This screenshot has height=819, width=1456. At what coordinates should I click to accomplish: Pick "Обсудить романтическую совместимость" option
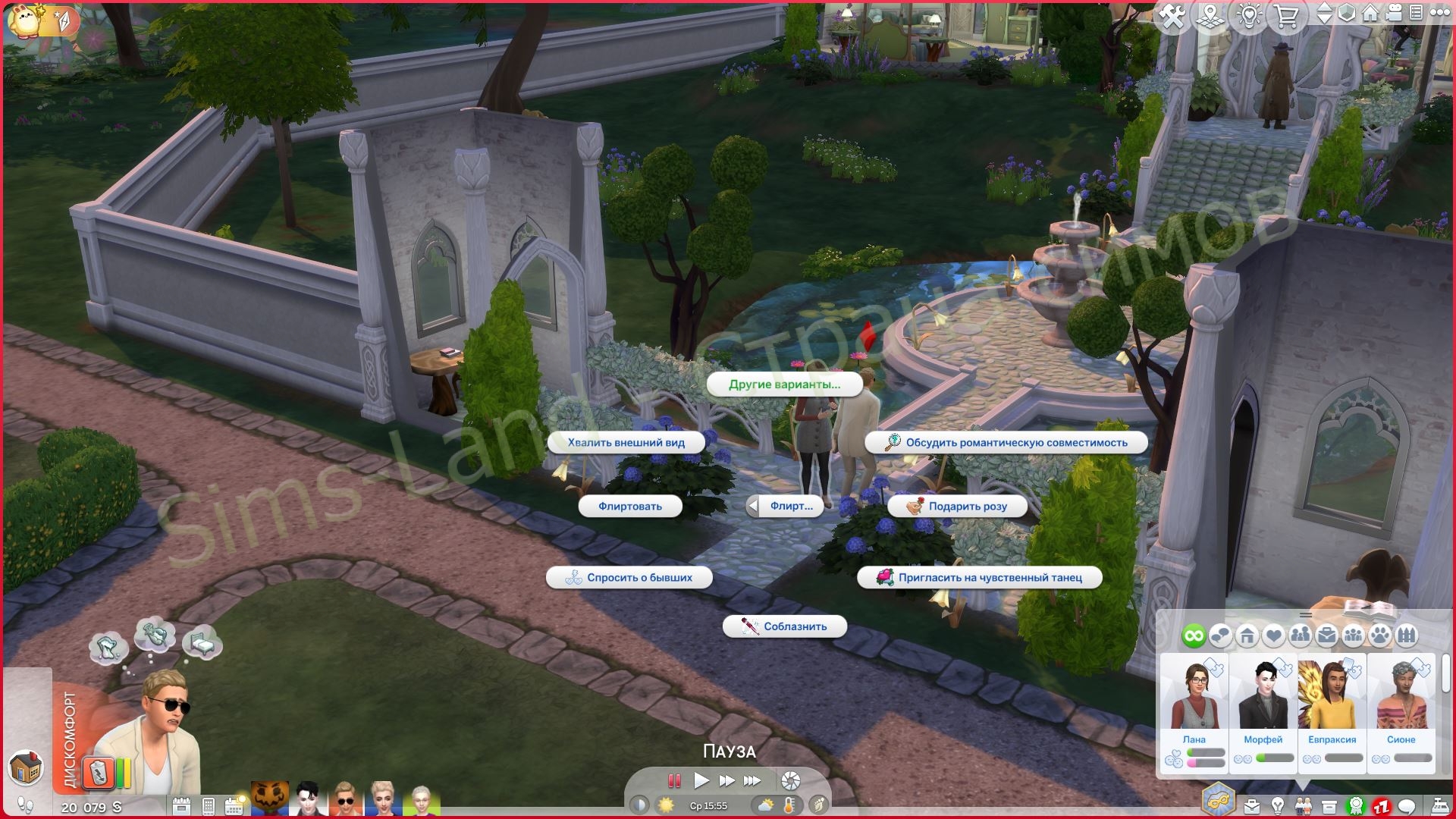click(x=1006, y=443)
